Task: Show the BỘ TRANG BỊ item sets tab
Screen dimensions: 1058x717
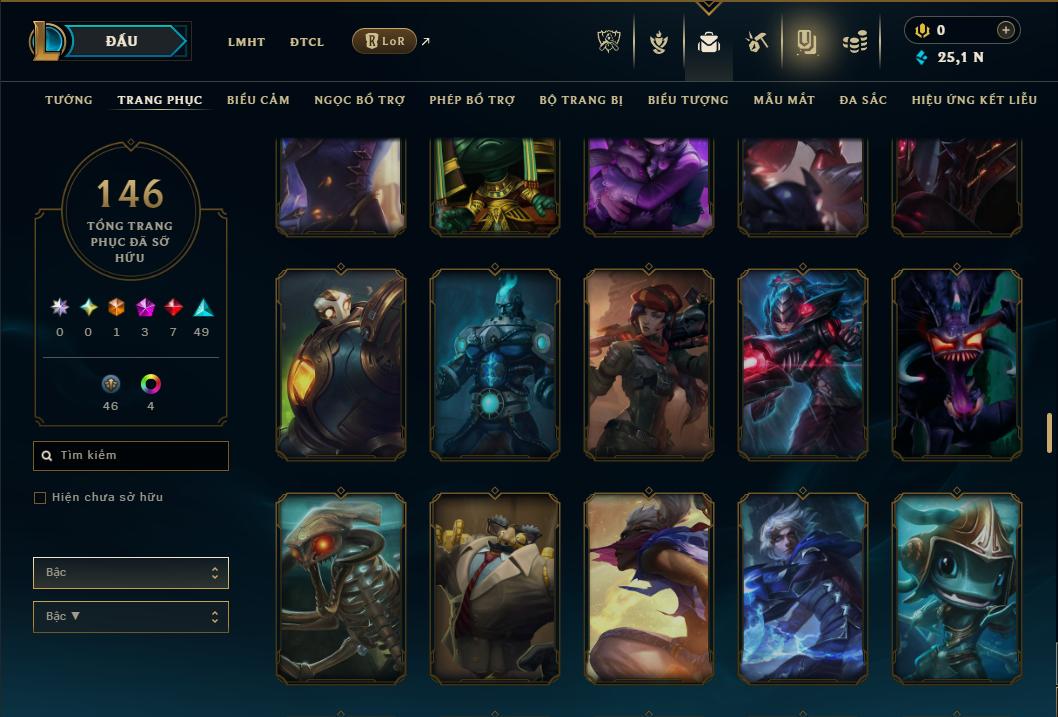Action: 581,100
